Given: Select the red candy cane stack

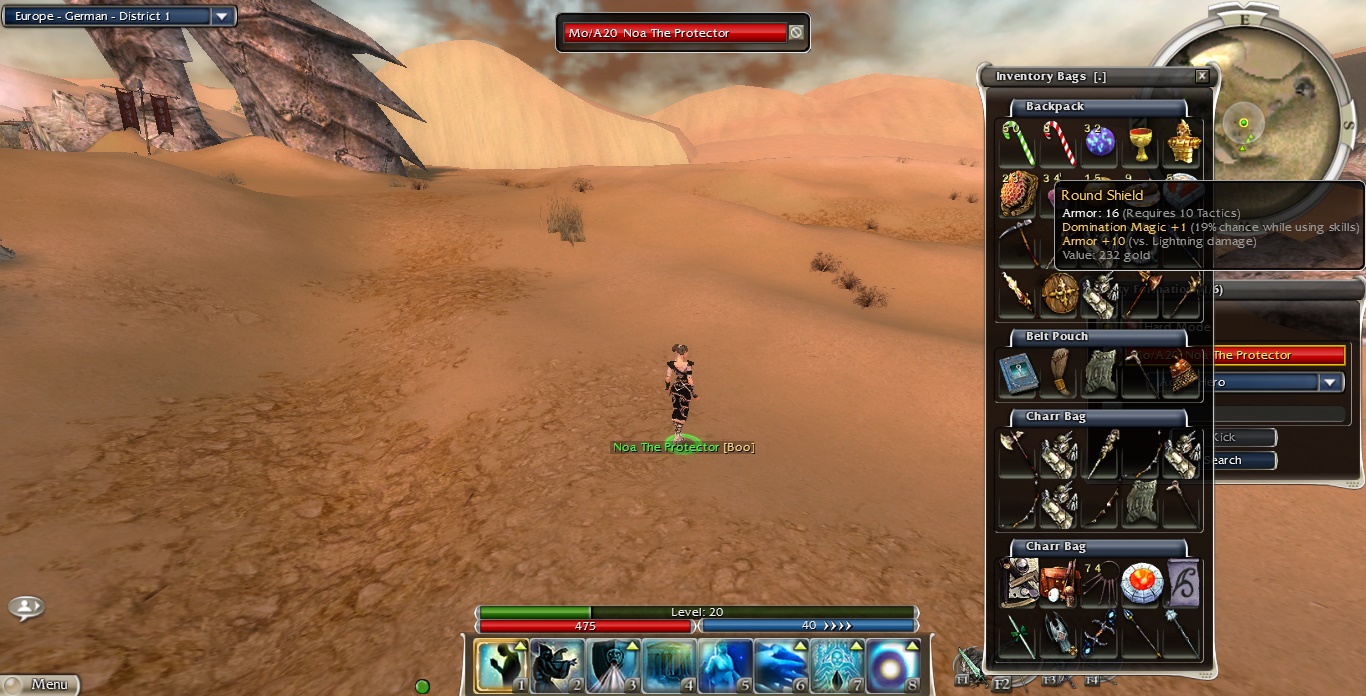Looking at the screenshot, I should 1057,142.
